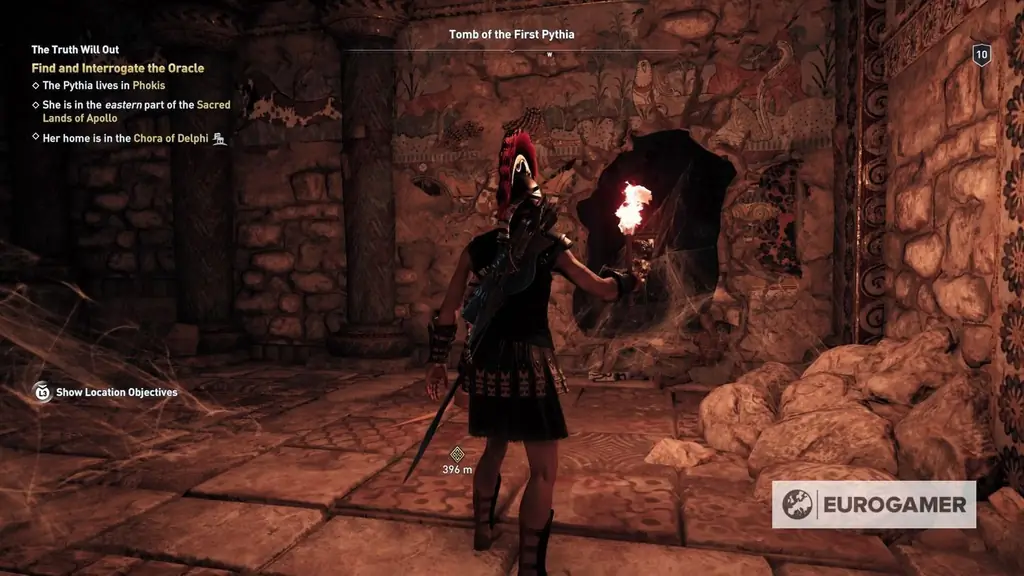Select the Pythia lives in Phokis clue
This screenshot has width=1024, height=576.
click(x=104, y=86)
